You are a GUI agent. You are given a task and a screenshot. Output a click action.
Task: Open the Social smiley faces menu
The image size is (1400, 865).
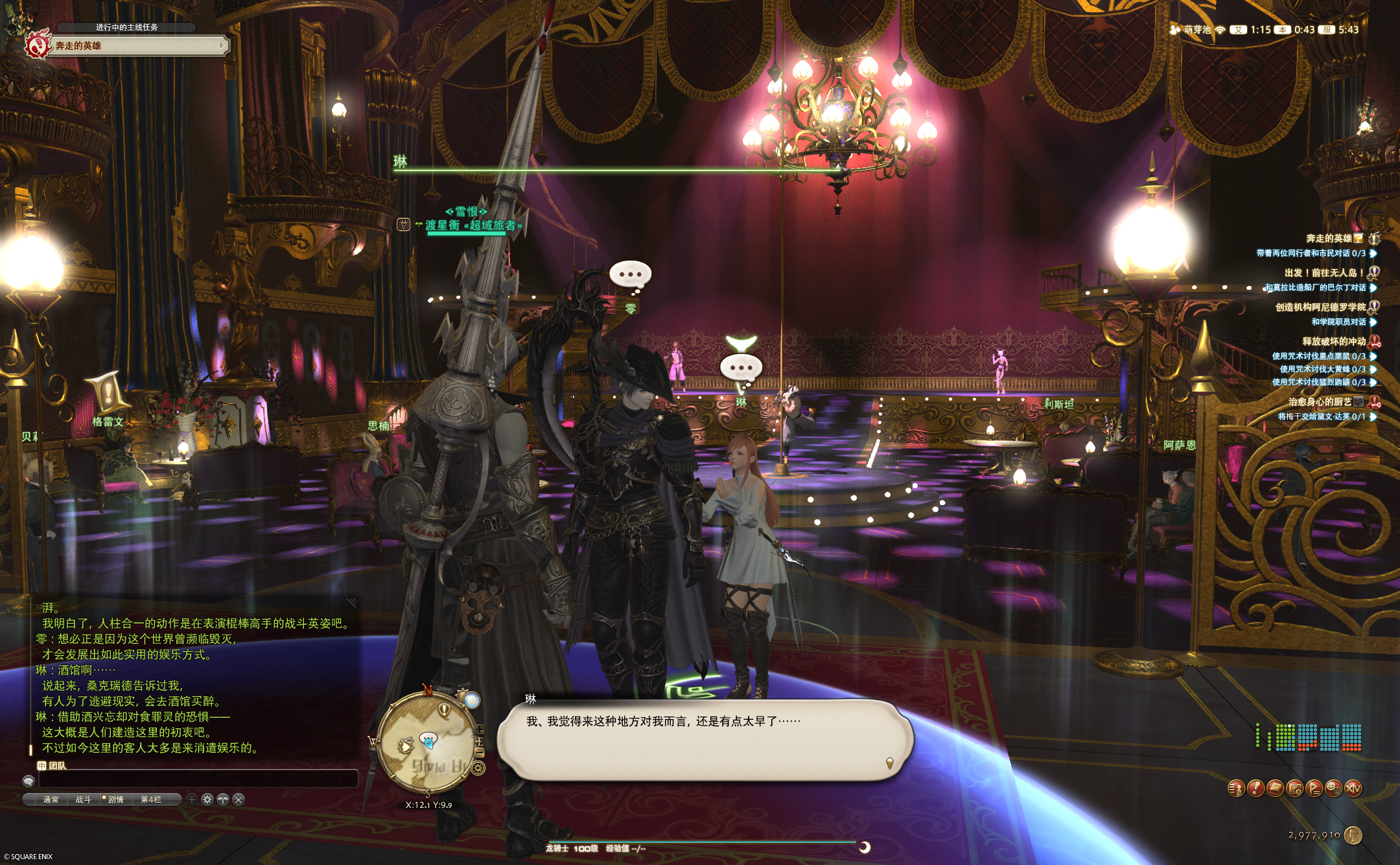coord(1333,788)
